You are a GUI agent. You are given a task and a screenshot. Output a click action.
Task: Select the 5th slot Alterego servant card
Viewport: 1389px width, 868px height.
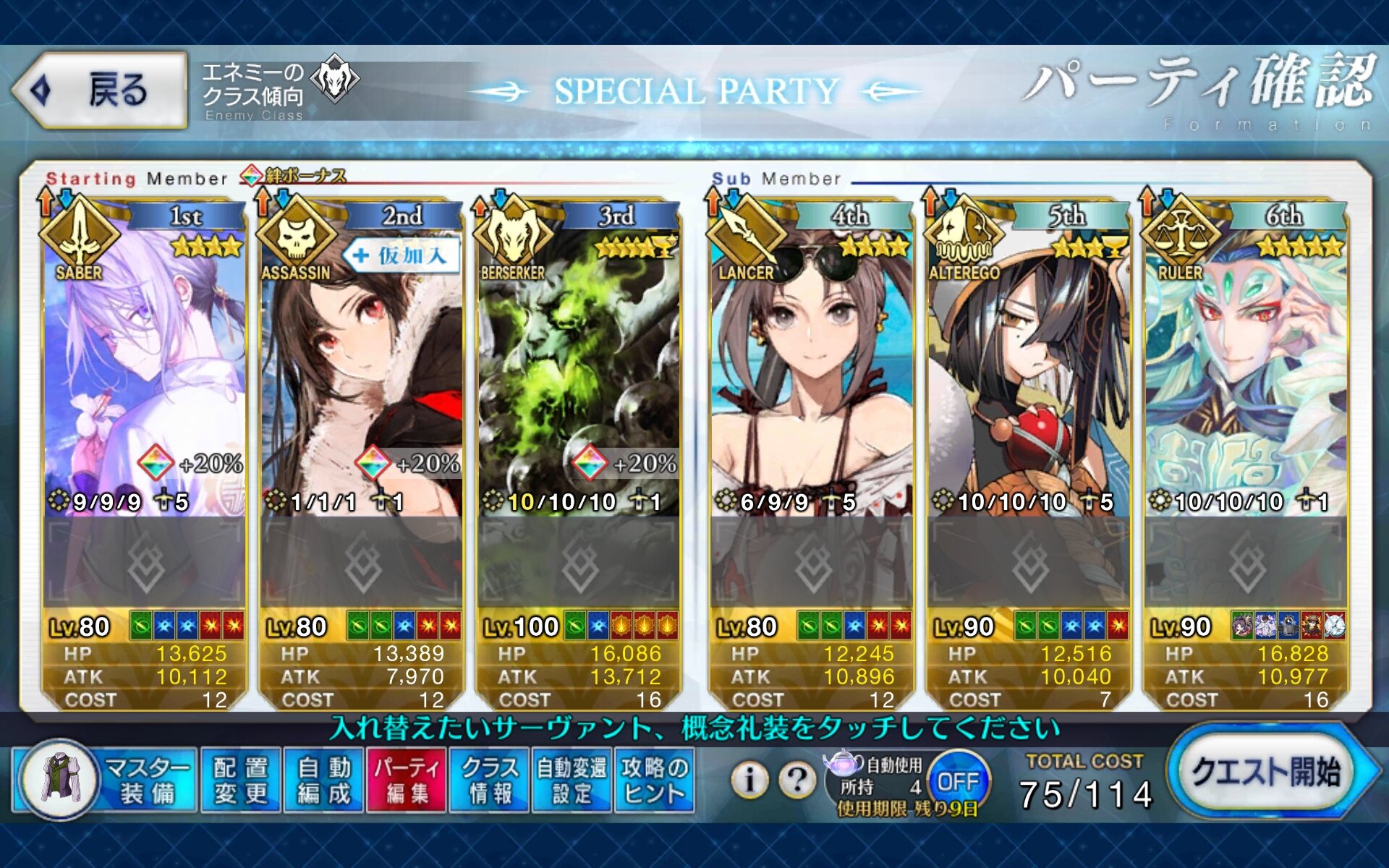(1029, 376)
